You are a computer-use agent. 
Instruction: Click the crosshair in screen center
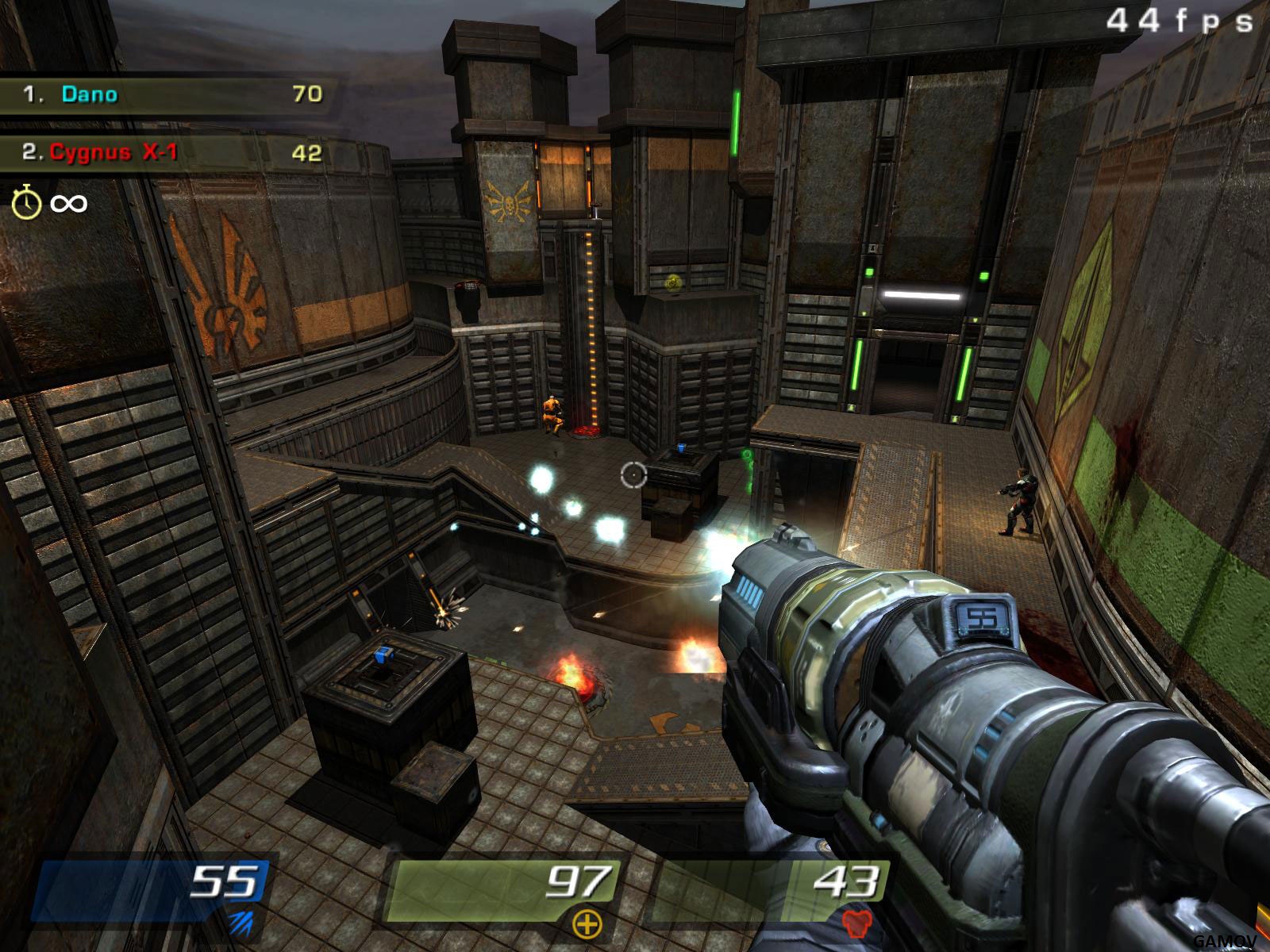point(635,476)
